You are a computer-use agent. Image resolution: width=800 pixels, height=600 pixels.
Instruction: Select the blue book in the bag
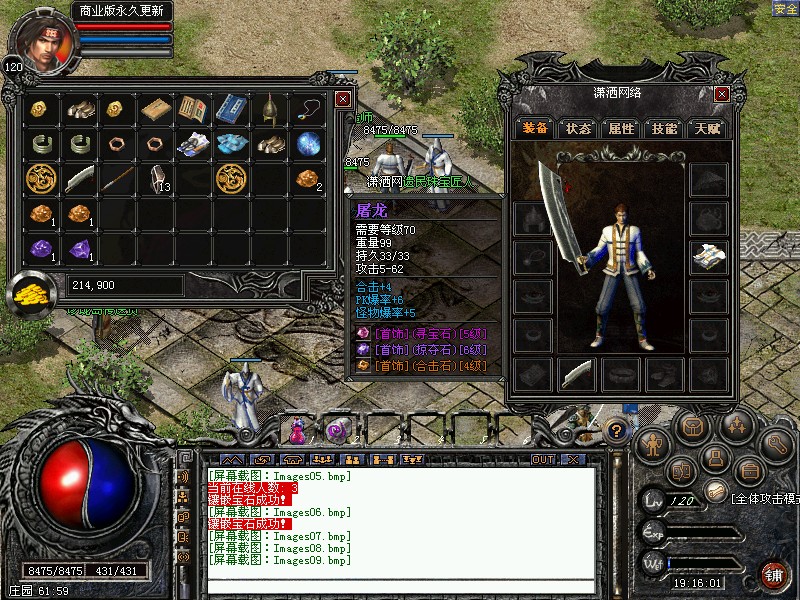tap(230, 109)
